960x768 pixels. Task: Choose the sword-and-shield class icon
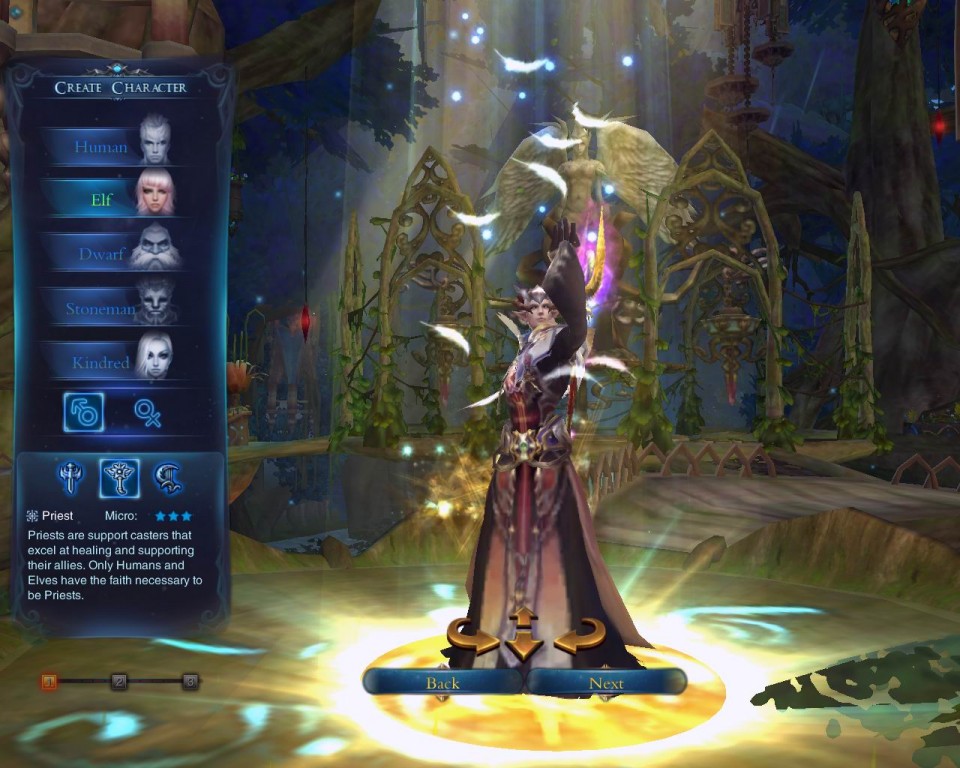coord(68,478)
